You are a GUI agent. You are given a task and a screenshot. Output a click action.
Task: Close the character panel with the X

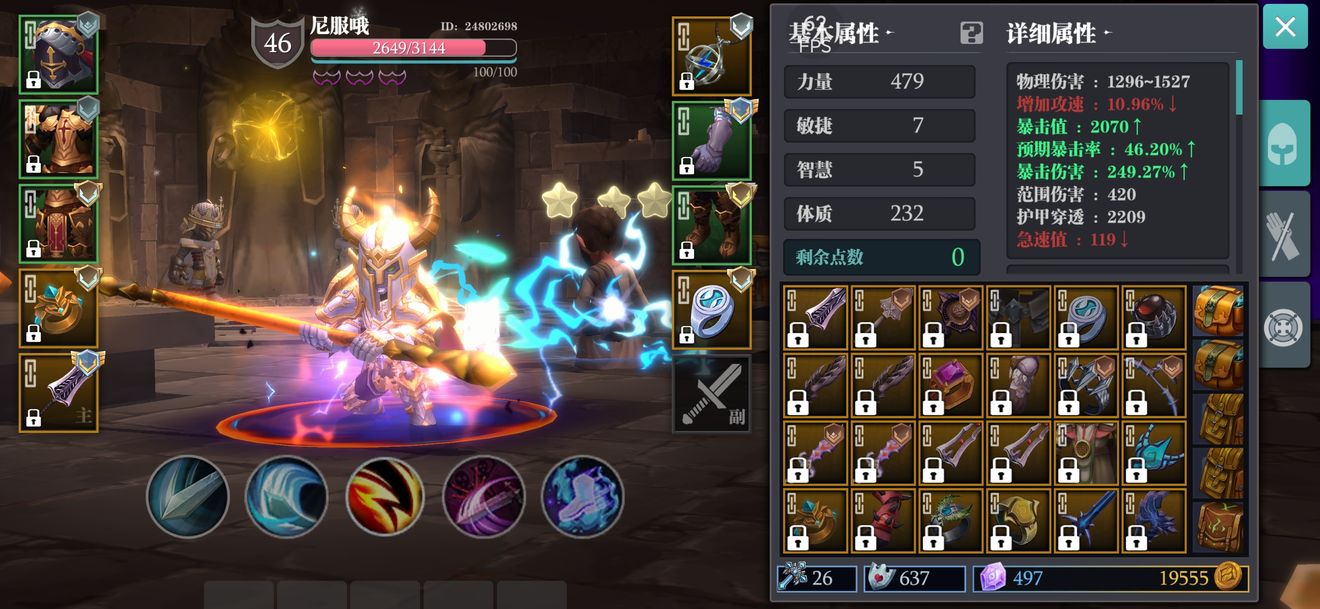click(x=1285, y=26)
